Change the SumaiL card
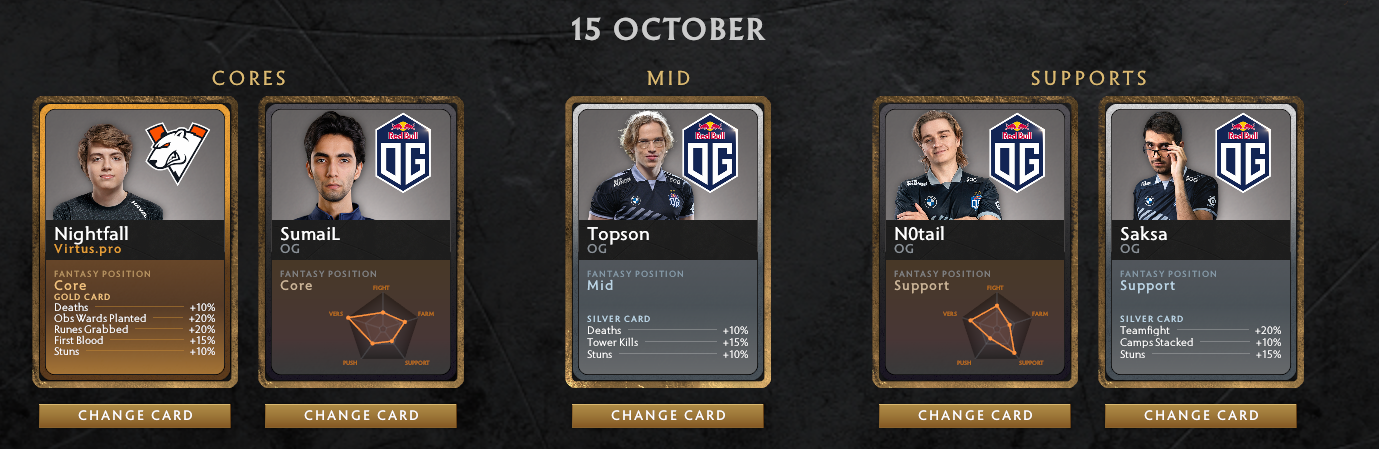This screenshot has width=1379, height=449. 361,416
